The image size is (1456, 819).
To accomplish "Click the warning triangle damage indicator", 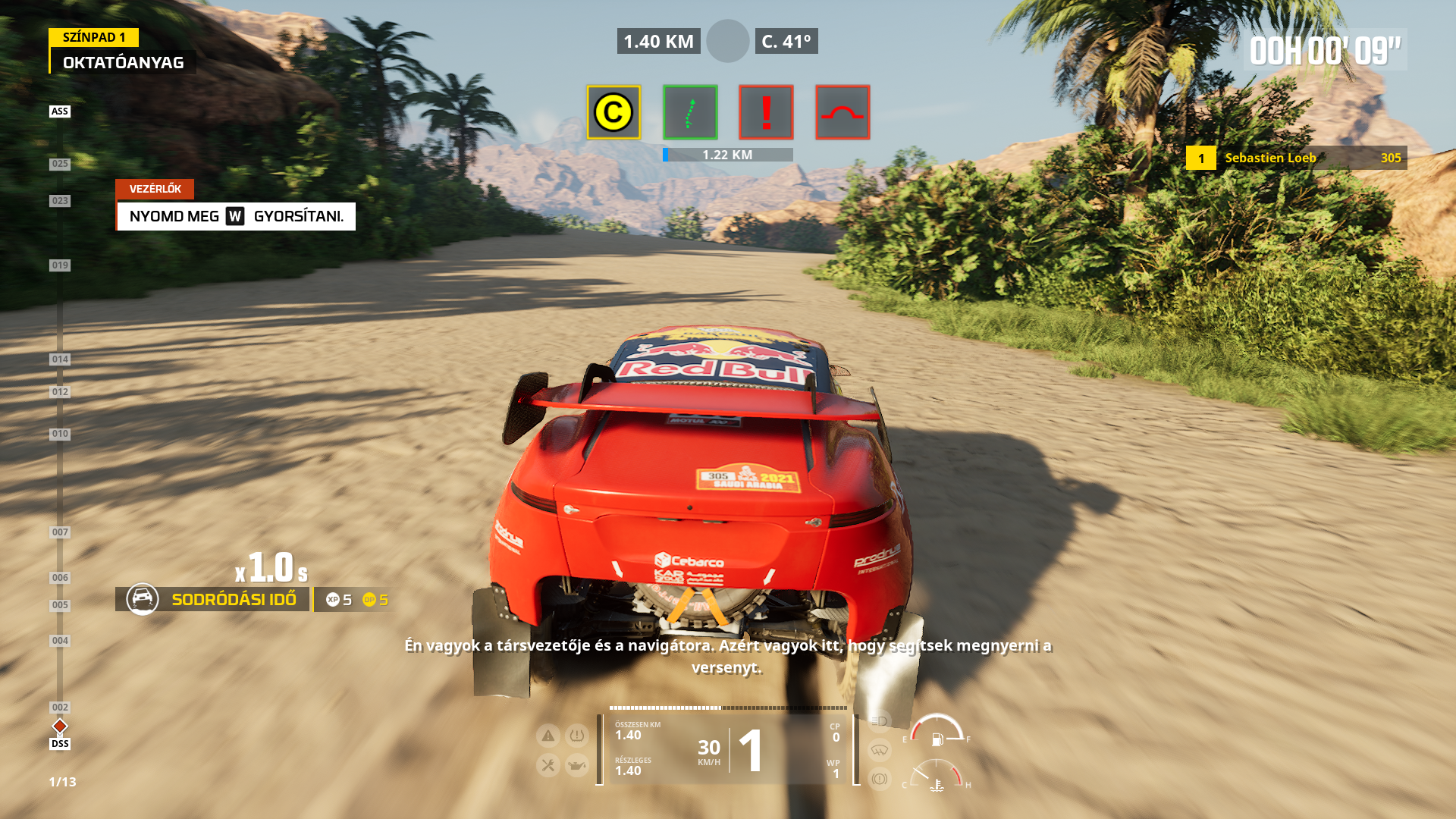I will coord(548,735).
